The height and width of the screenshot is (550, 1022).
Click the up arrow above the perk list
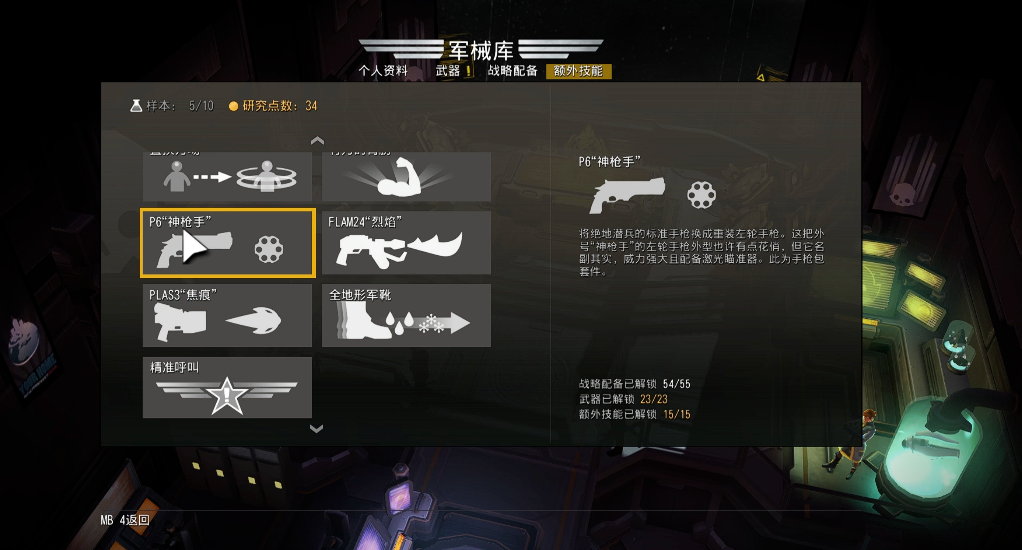pyautogui.click(x=317, y=140)
